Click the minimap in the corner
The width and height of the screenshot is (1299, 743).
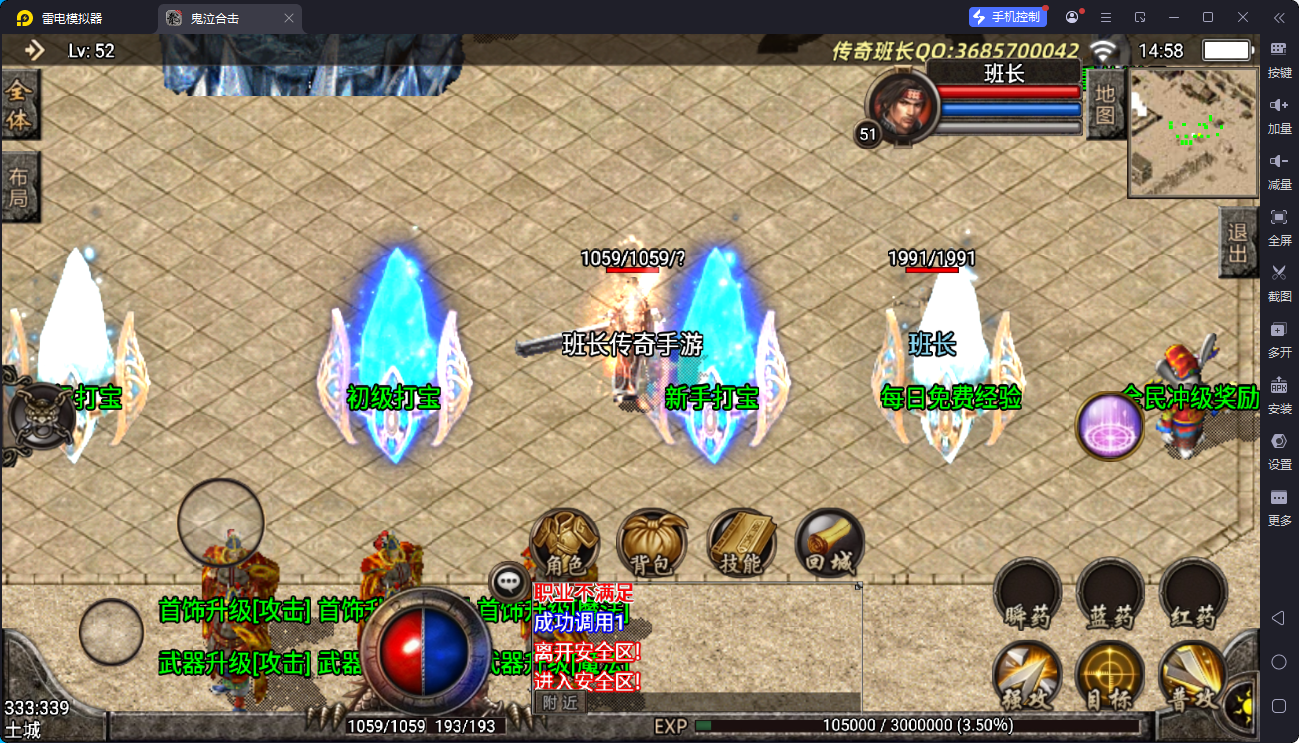coord(1193,132)
